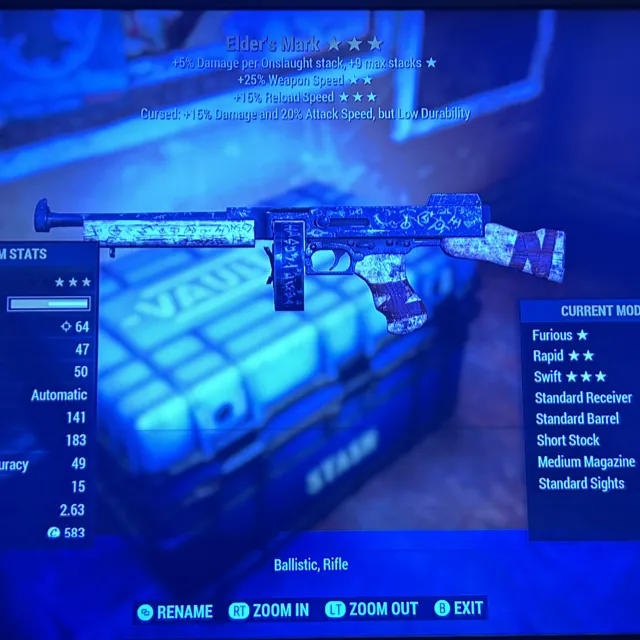This screenshot has height=640, width=640.
Task: Exit the weapon inspect screen
Action: pyautogui.click(x=458, y=609)
